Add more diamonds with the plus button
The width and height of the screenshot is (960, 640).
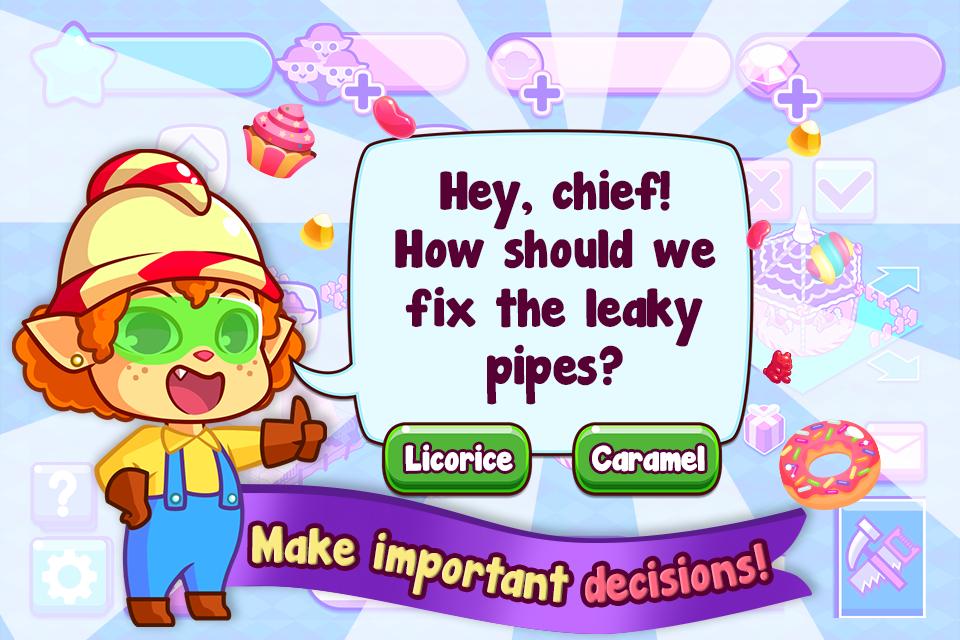799,99
